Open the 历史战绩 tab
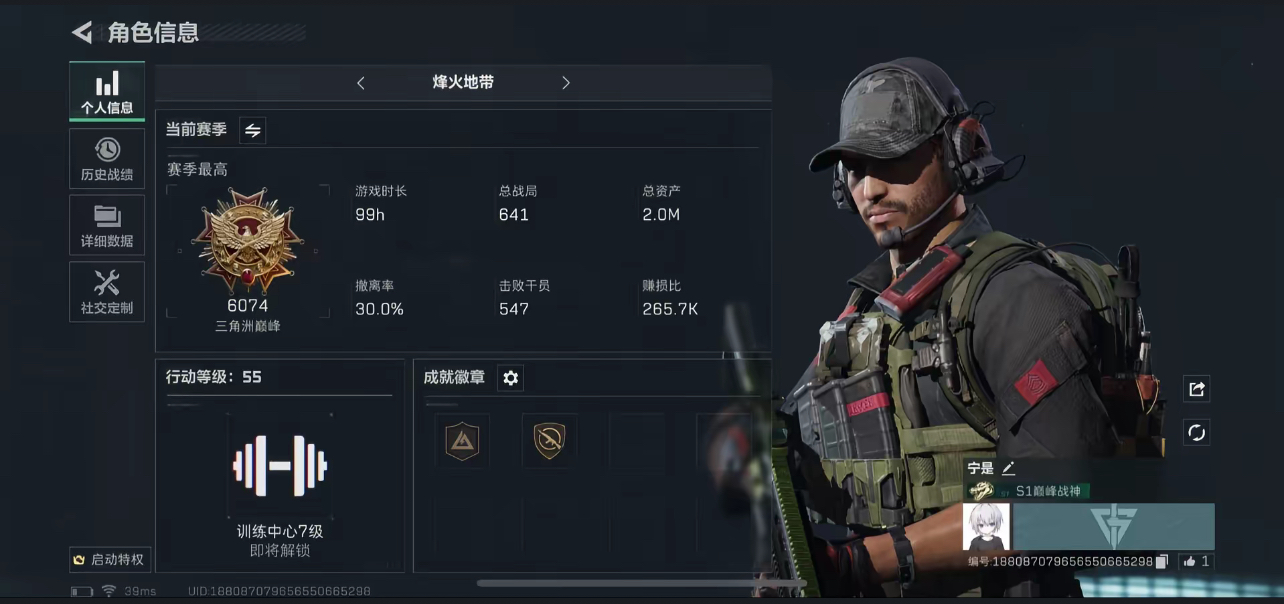This screenshot has height=604, width=1284. (107, 159)
